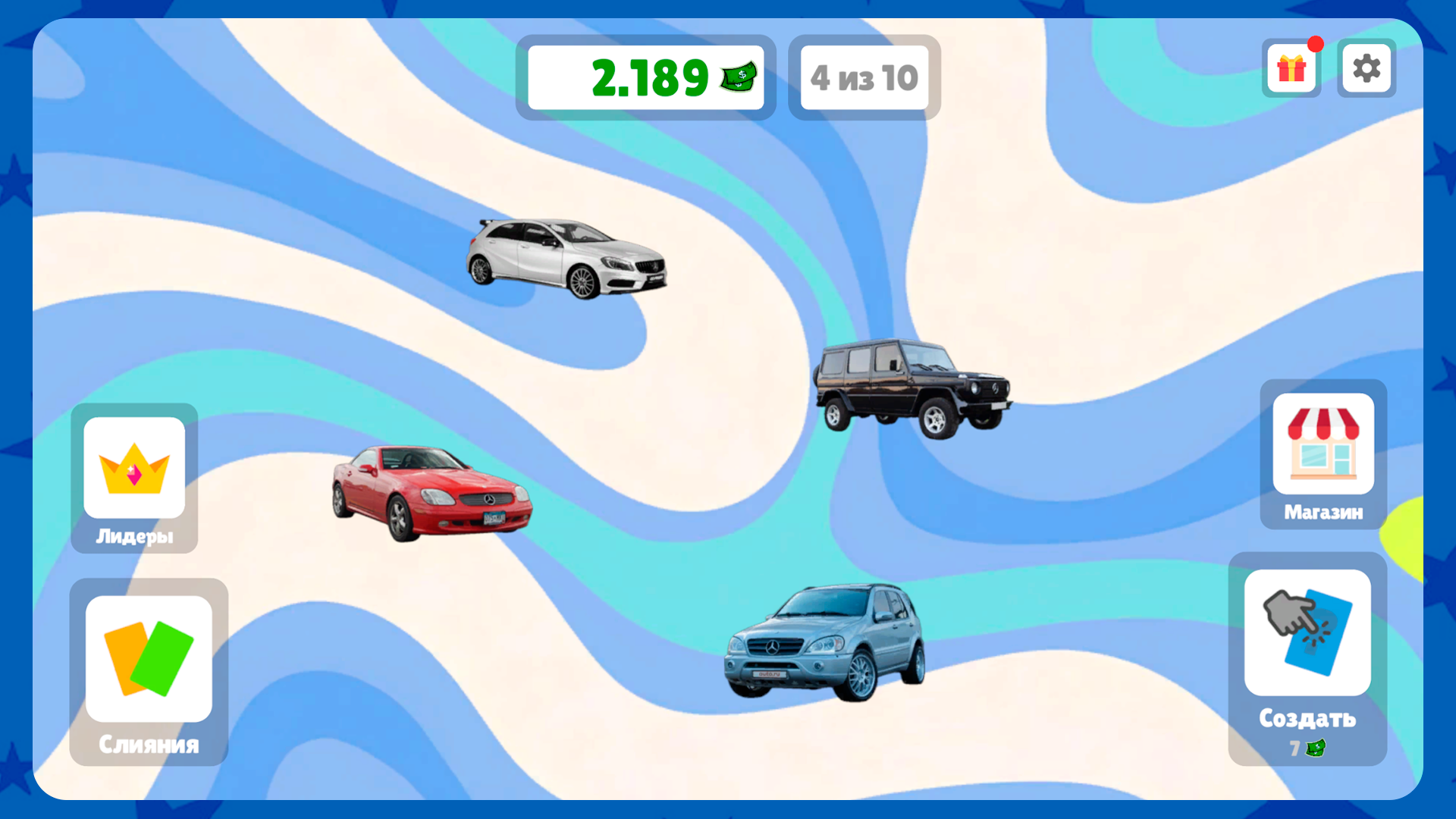Open the 4 из 10 collection counter
Image resolution: width=1456 pixels, height=819 pixels.
tap(864, 77)
